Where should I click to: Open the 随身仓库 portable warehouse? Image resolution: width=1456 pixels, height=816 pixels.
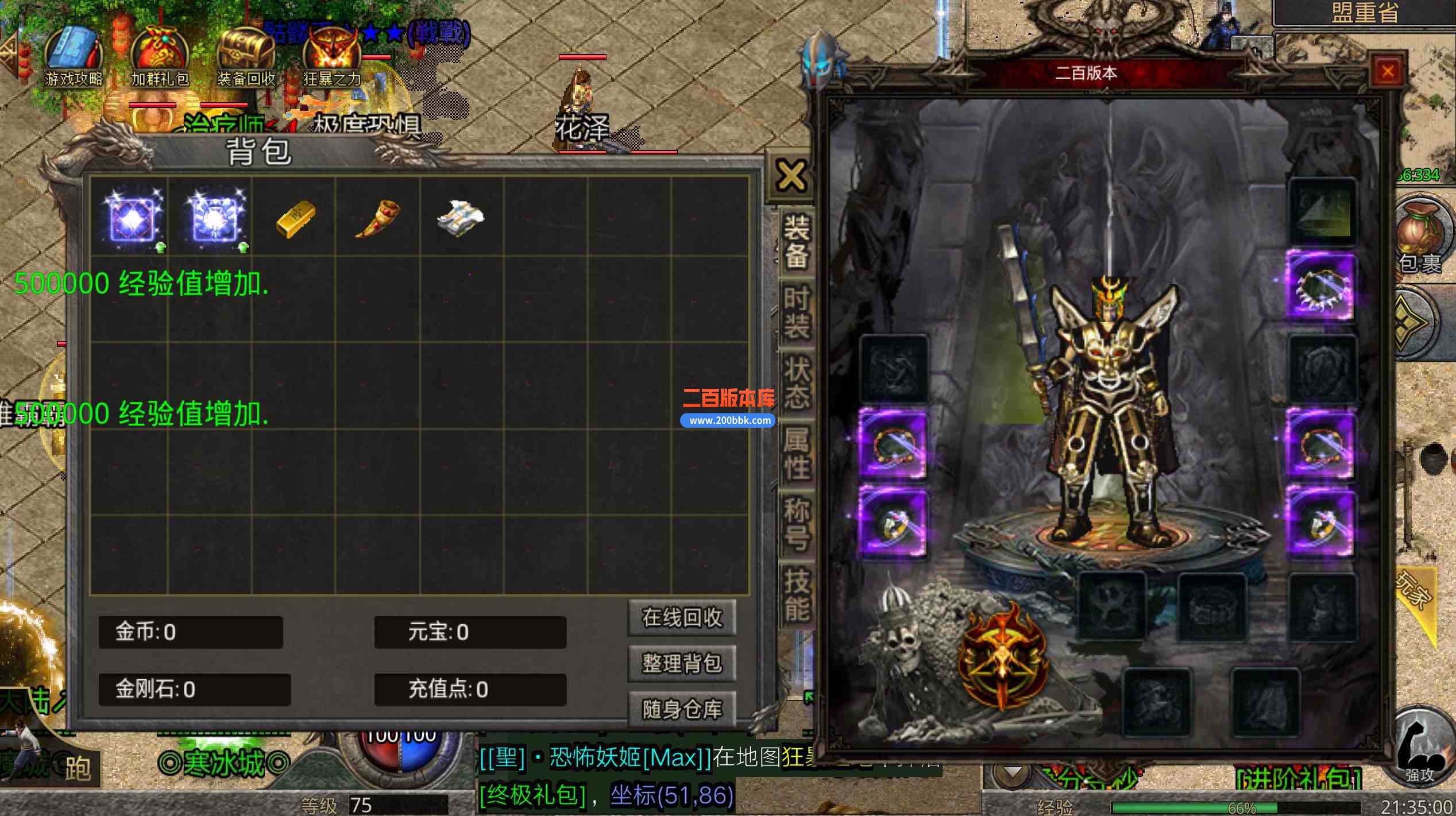coord(682,710)
